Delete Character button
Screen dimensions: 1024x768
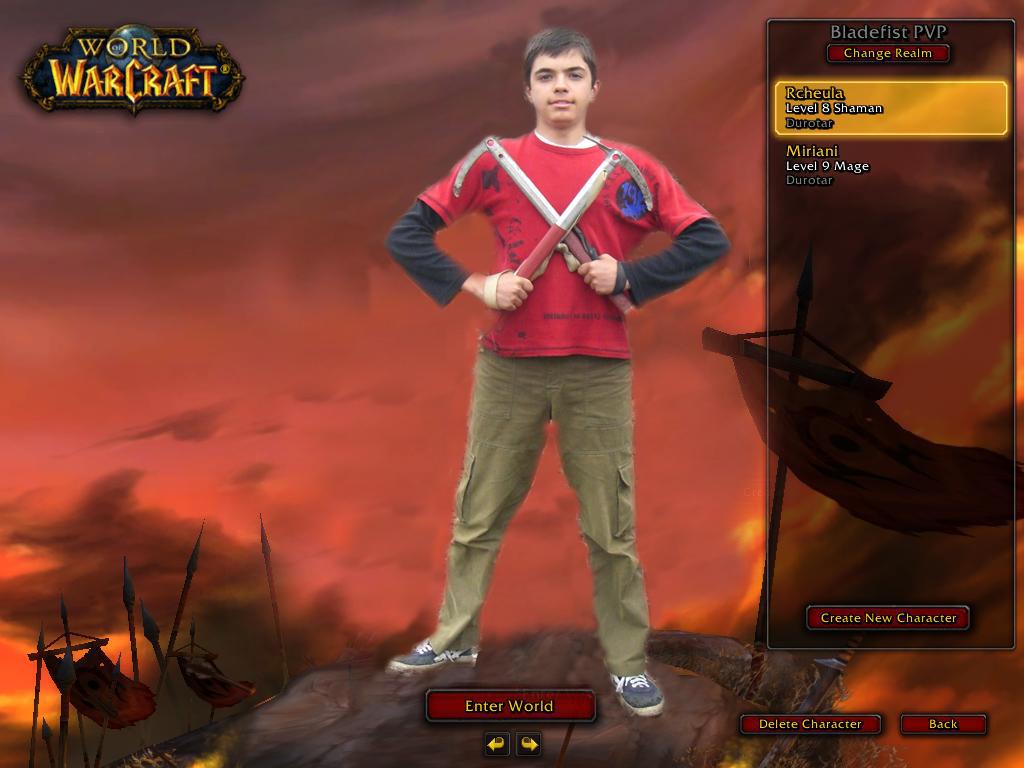pyautogui.click(x=810, y=724)
